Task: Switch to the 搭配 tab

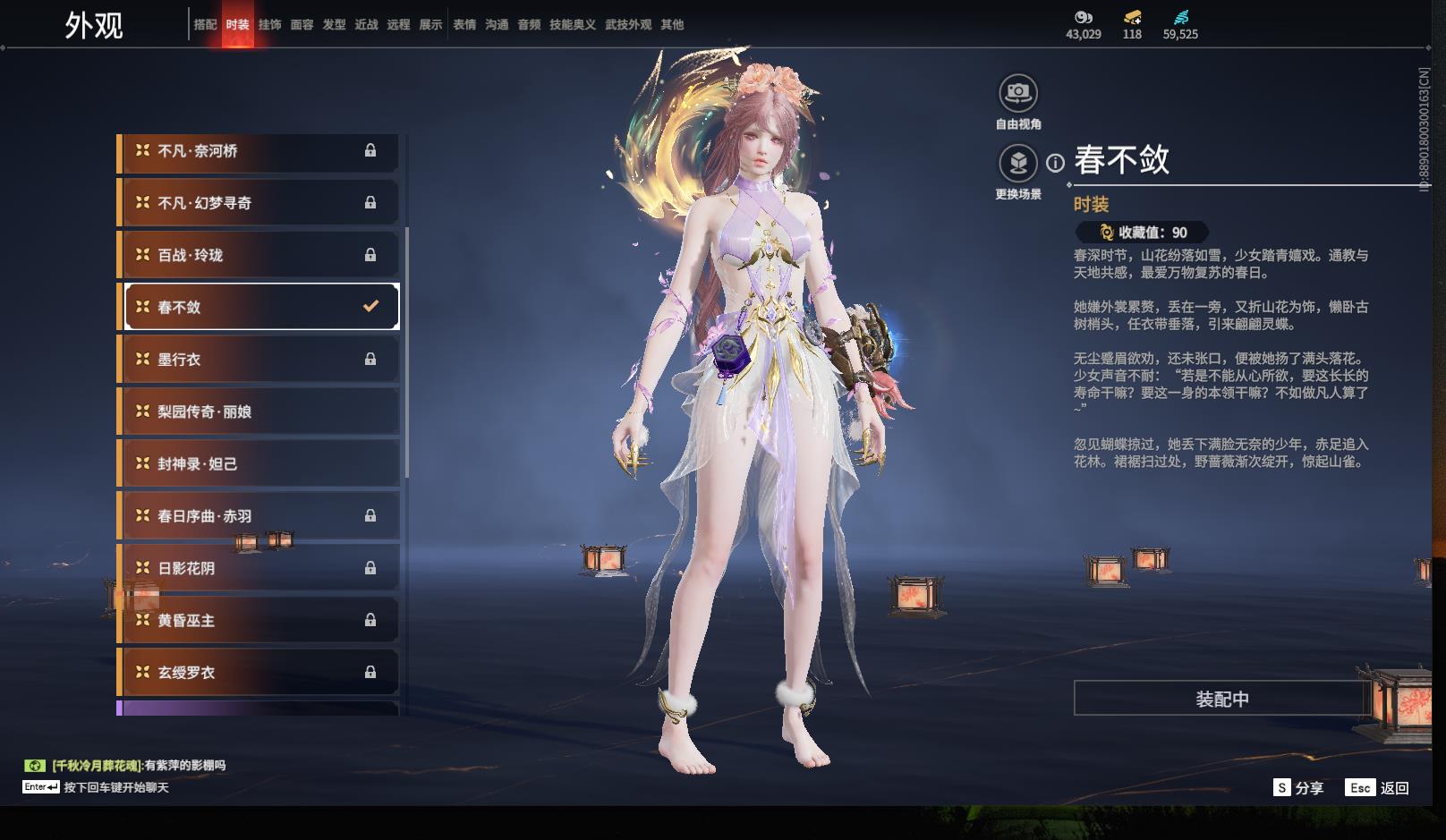Action: [205, 25]
